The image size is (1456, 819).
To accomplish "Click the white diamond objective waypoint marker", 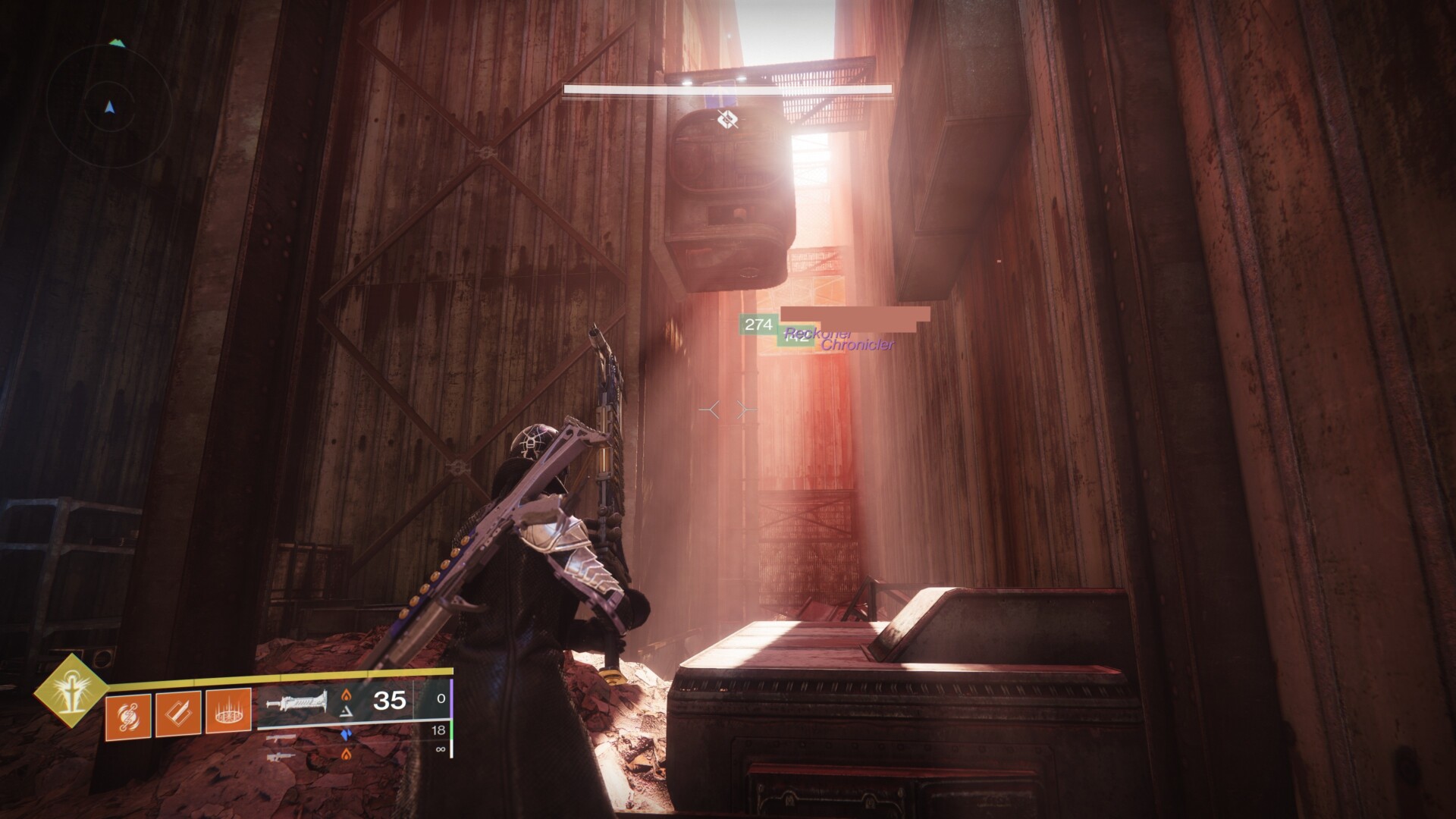I will pyautogui.click(x=726, y=118).
